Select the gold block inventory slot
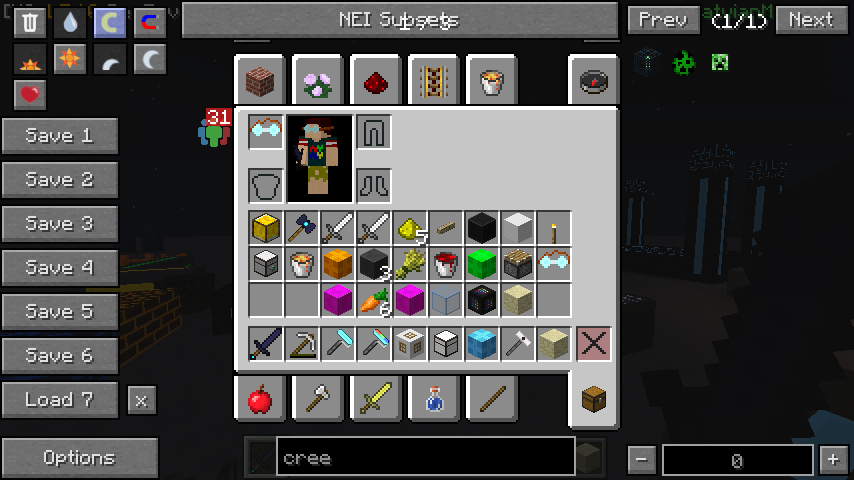854x480 pixels. point(265,228)
